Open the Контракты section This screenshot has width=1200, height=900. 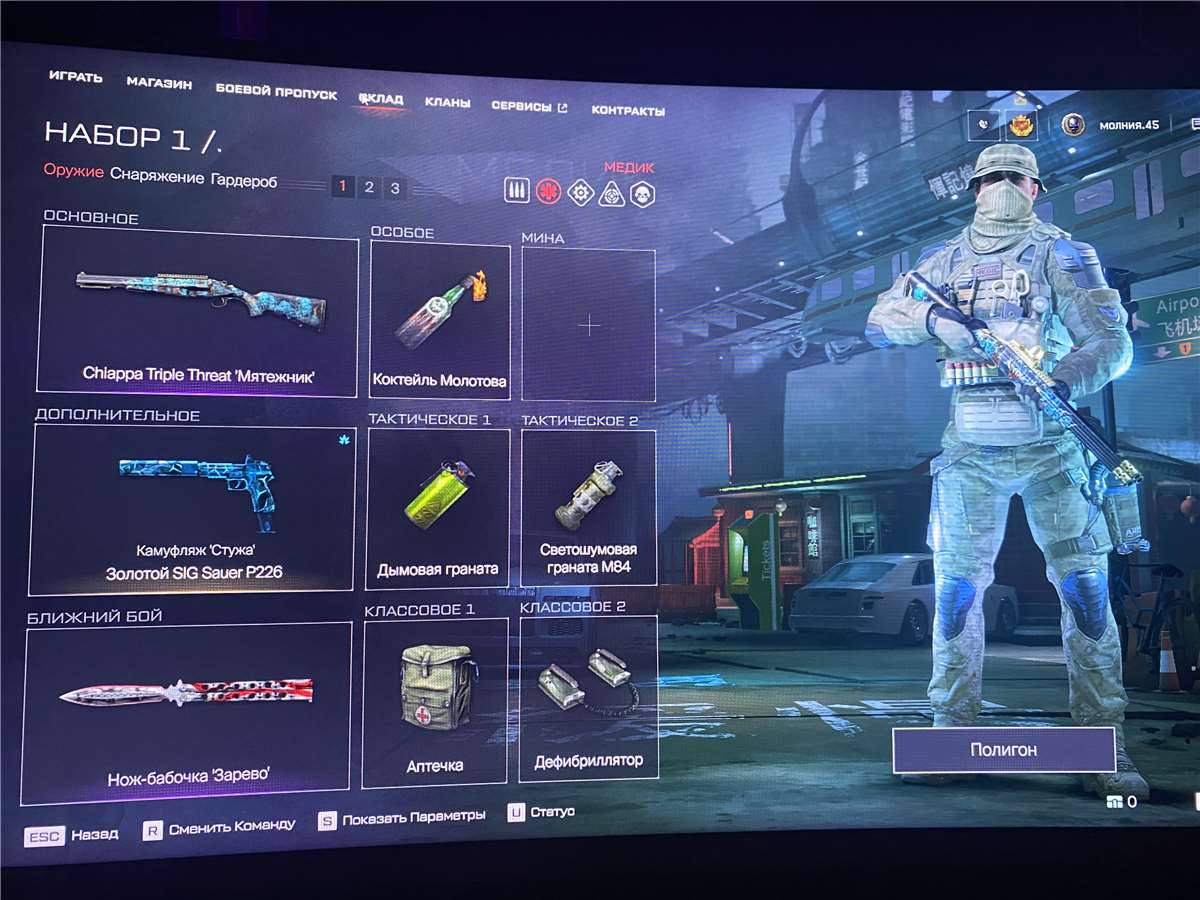[628, 110]
